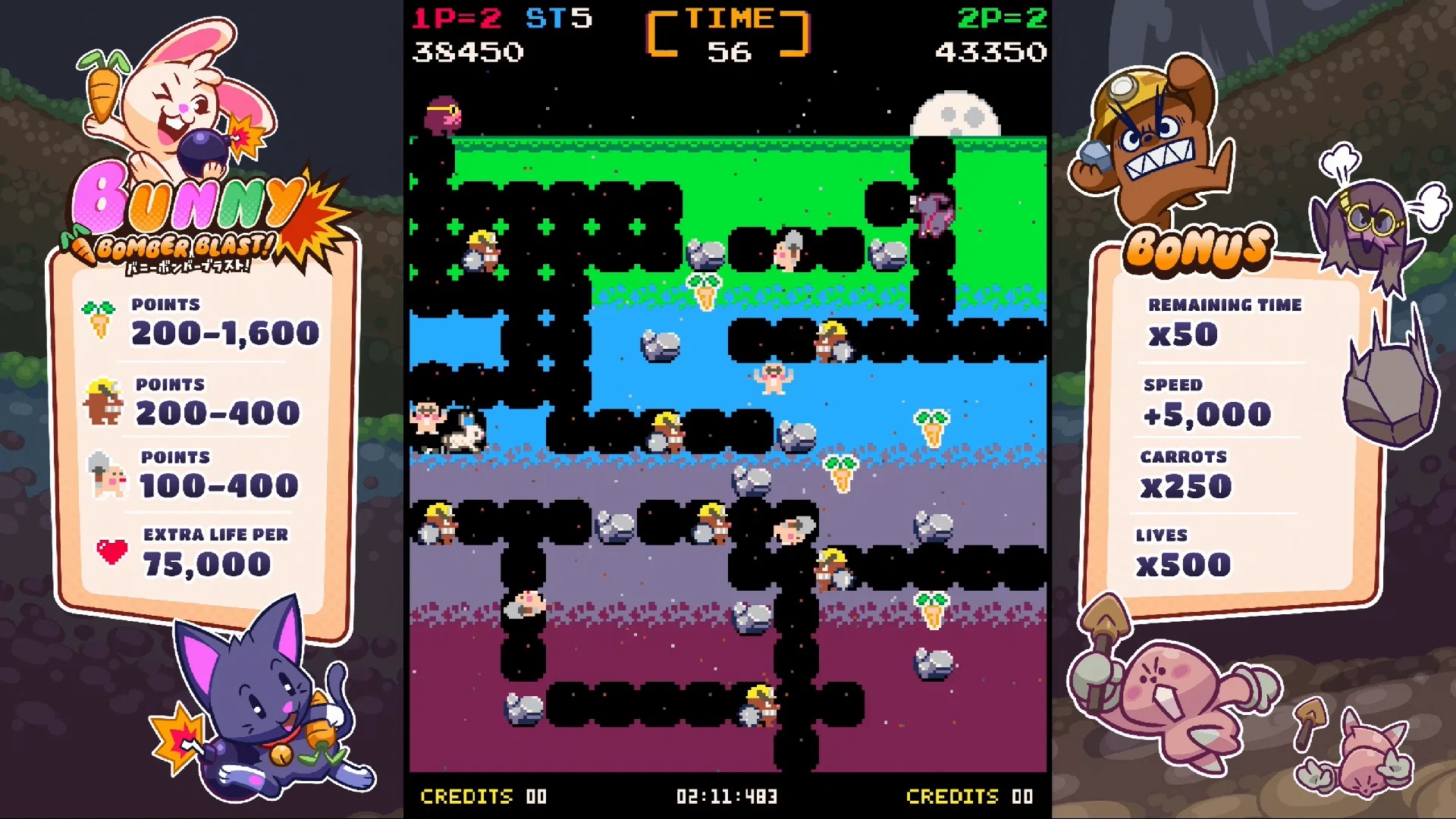The height and width of the screenshot is (819, 1456).
Task: Click the TIME bracket display showing 56
Action: (729, 34)
